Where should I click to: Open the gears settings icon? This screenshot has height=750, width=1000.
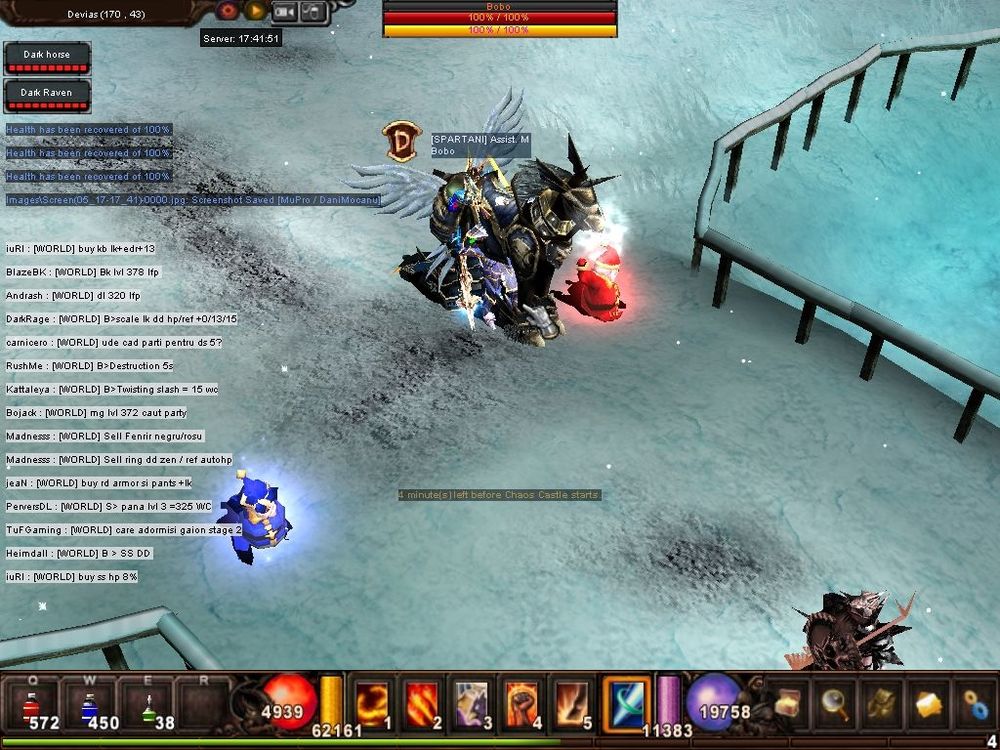pyautogui.click(x=975, y=703)
